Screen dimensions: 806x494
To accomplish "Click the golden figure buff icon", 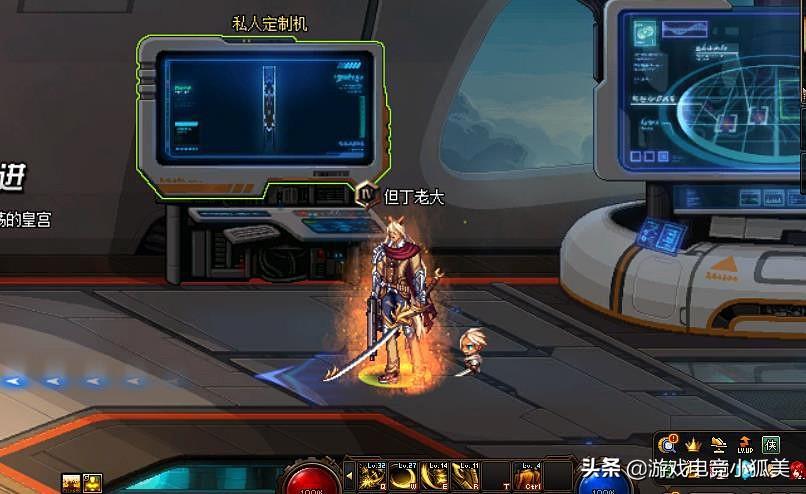I will pos(93,483).
